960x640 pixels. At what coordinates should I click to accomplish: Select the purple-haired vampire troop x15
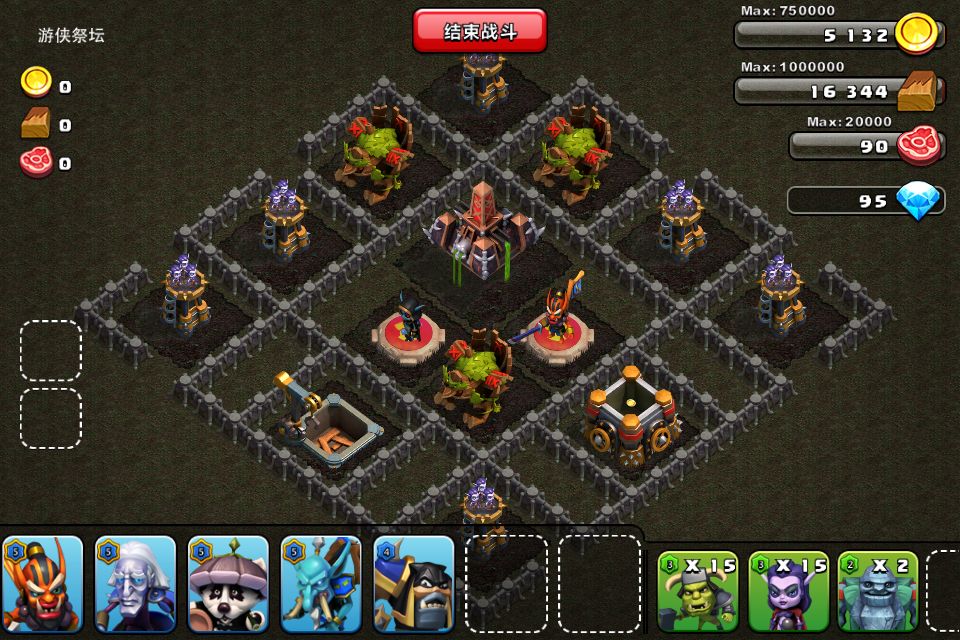pyautogui.click(x=788, y=590)
